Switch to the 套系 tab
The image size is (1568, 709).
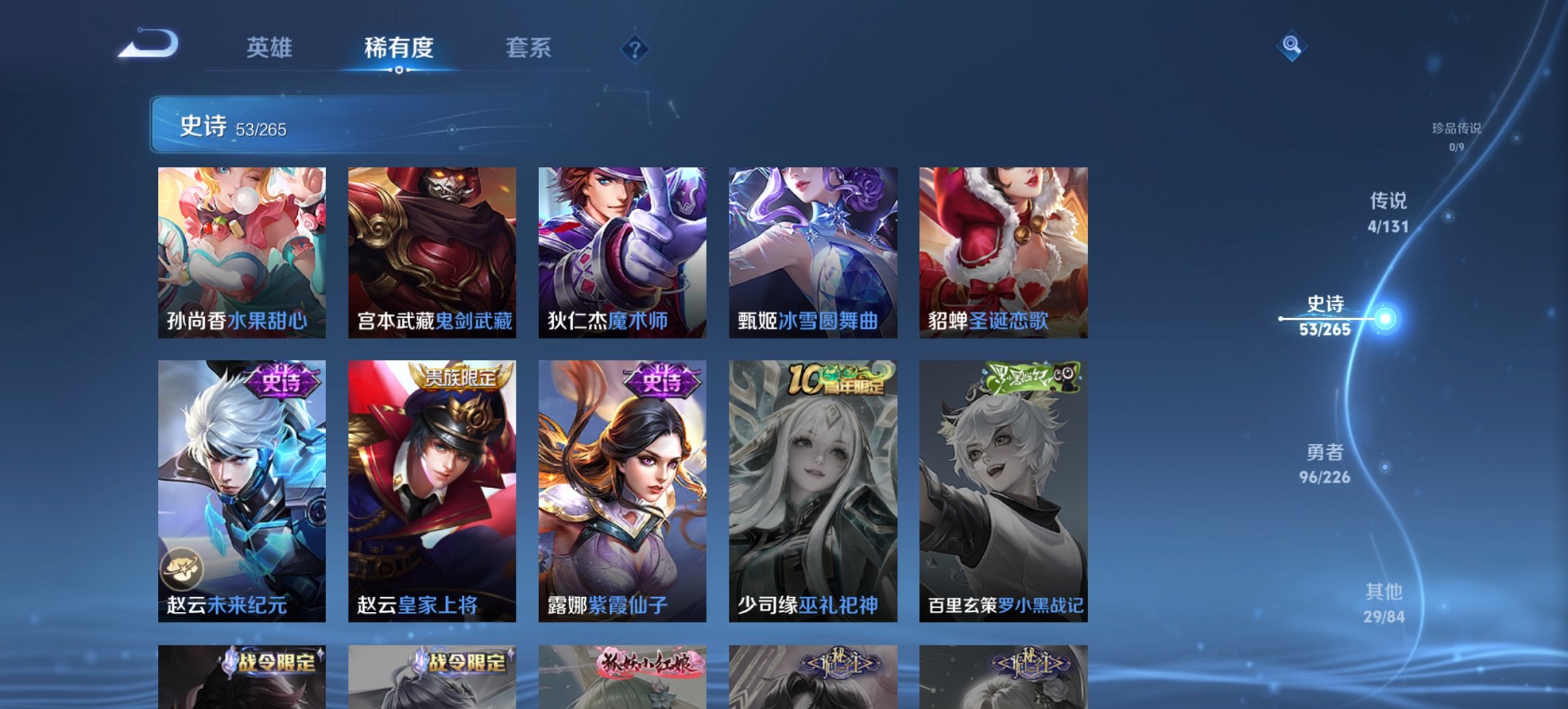click(x=529, y=49)
